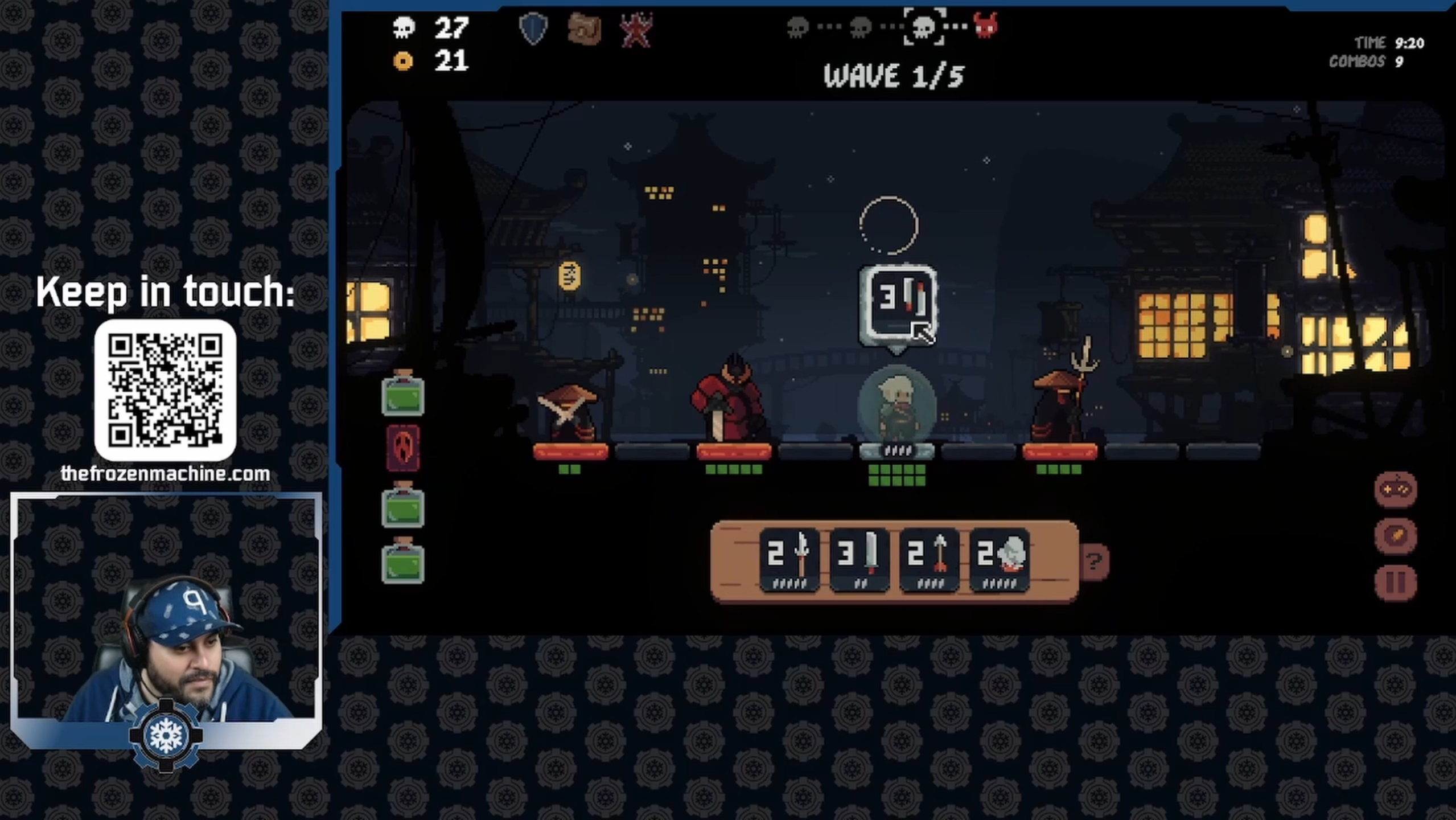Viewport: 1456px width, 820px height.
Task: Choose the sword tile with damage 3
Action: (x=859, y=559)
